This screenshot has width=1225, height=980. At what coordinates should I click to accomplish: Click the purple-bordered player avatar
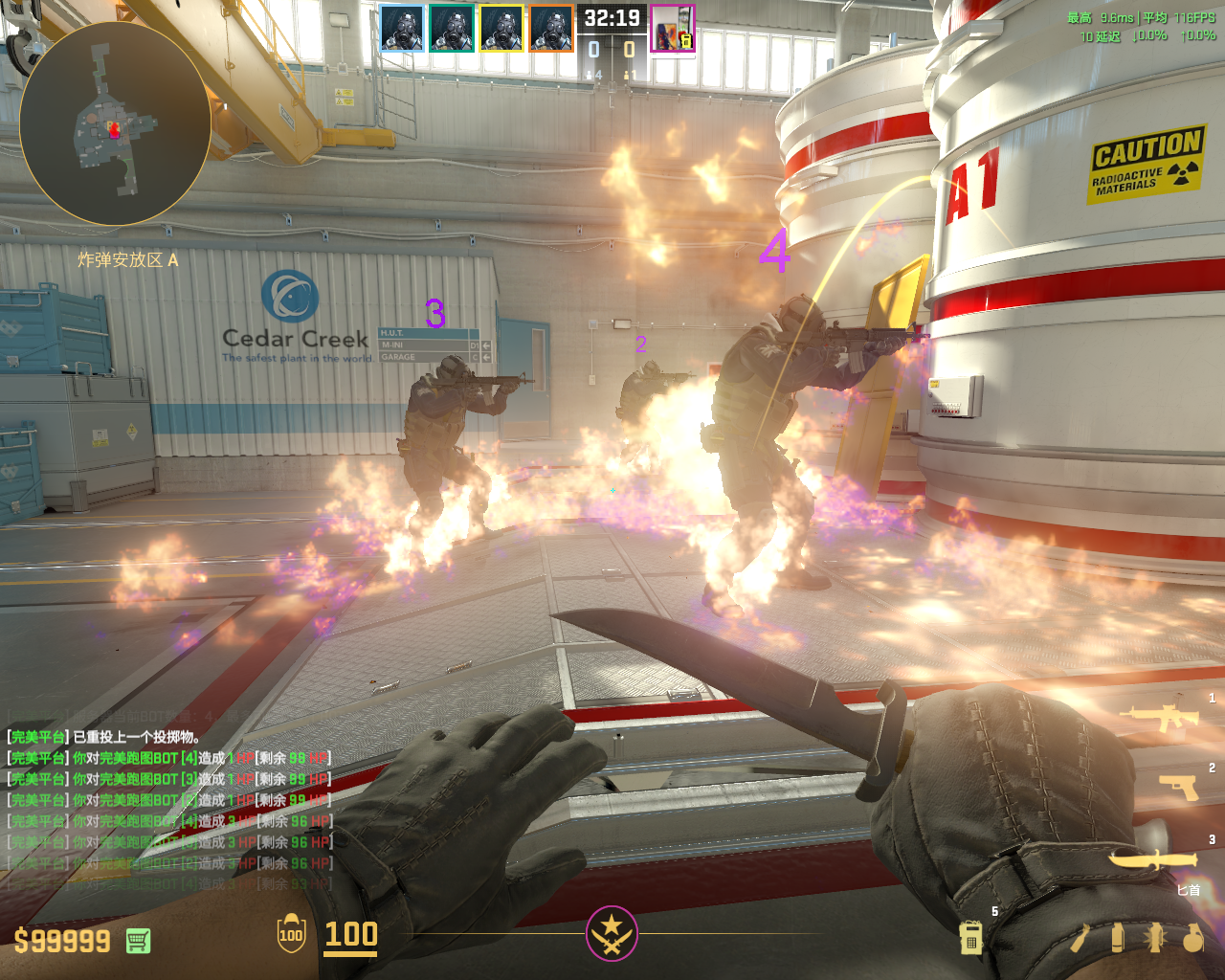(673, 28)
